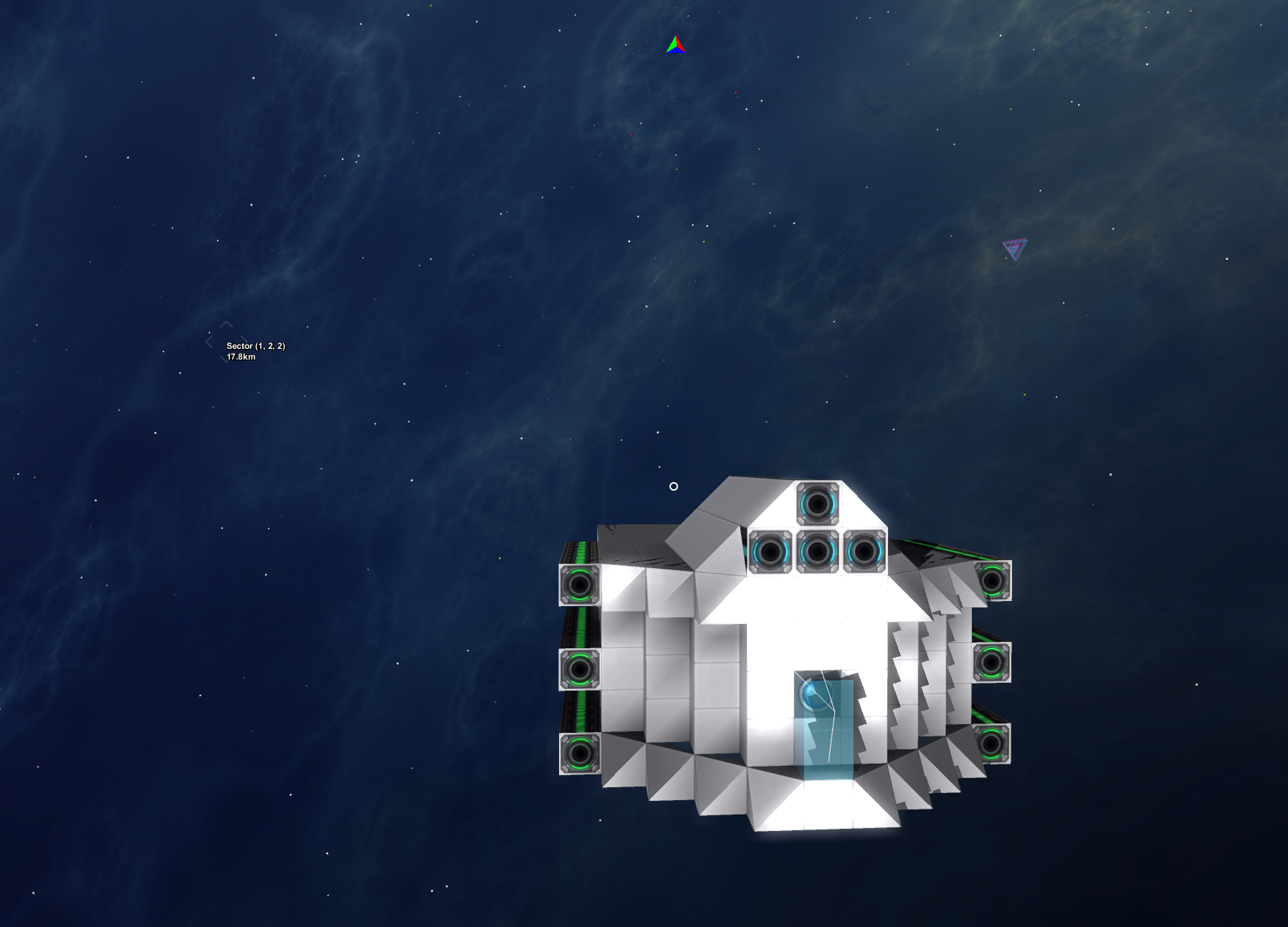Target the purple triangle entity indicator
1288x927 pixels.
coord(1014,249)
